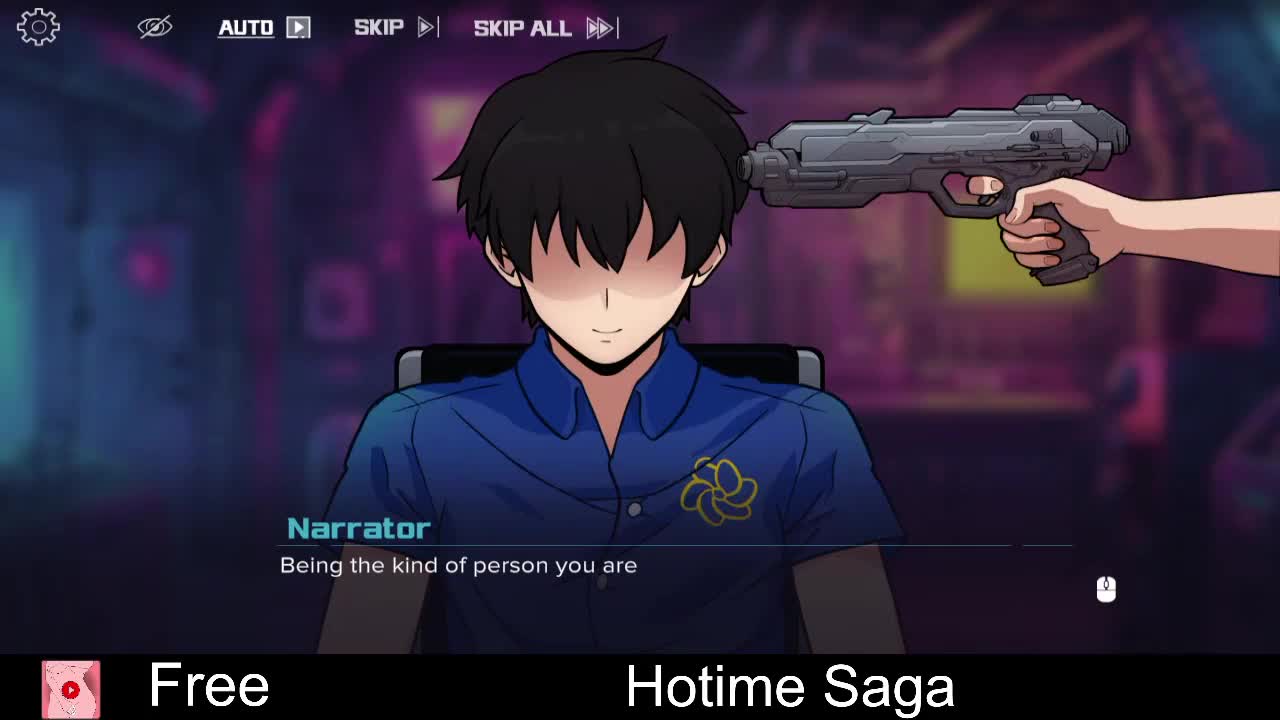Advance dialogue using the mouse indicator

pyautogui.click(x=1105, y=589)
